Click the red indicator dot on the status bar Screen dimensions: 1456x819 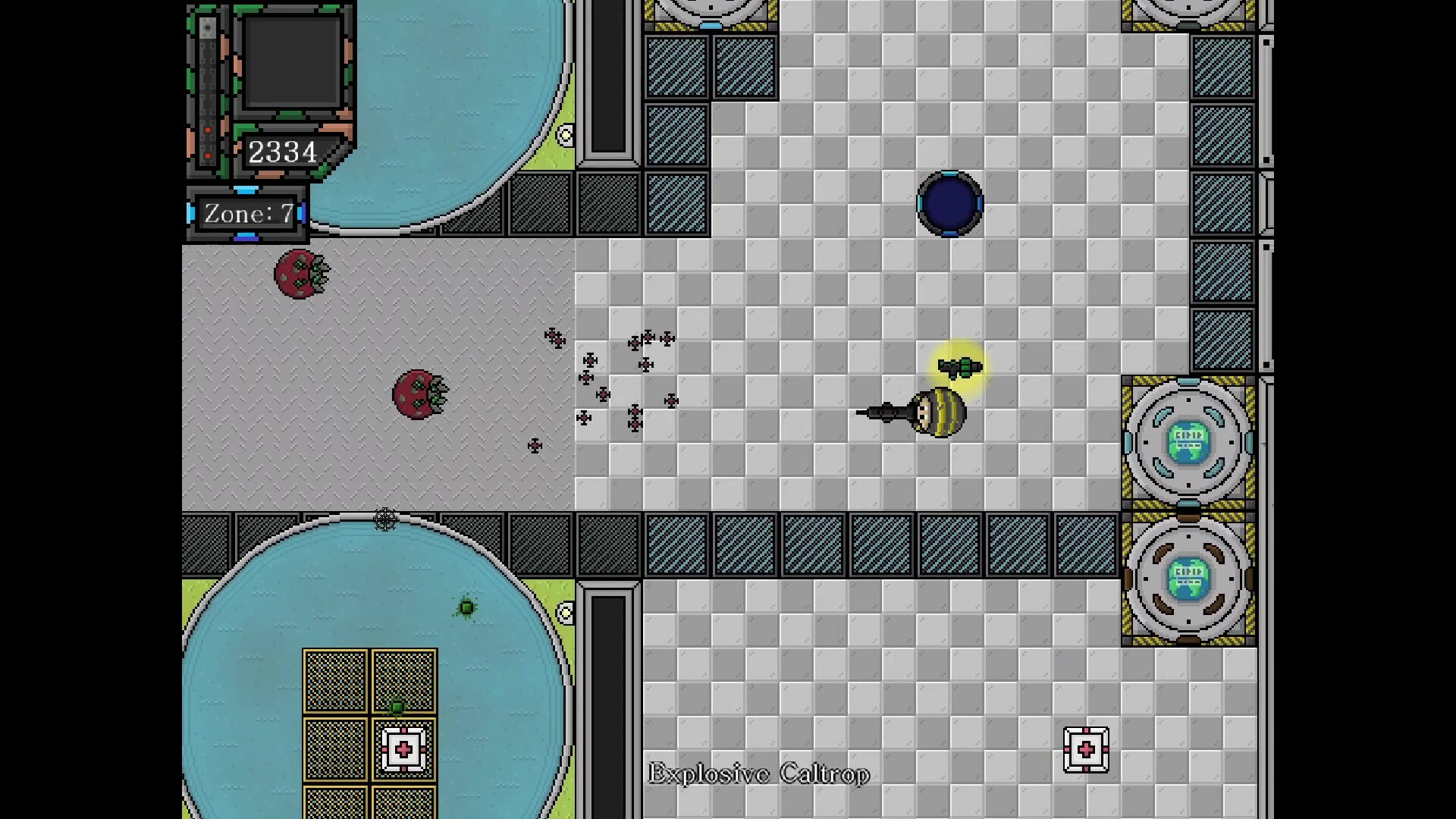pyautogui.click(x=207, y=129)
